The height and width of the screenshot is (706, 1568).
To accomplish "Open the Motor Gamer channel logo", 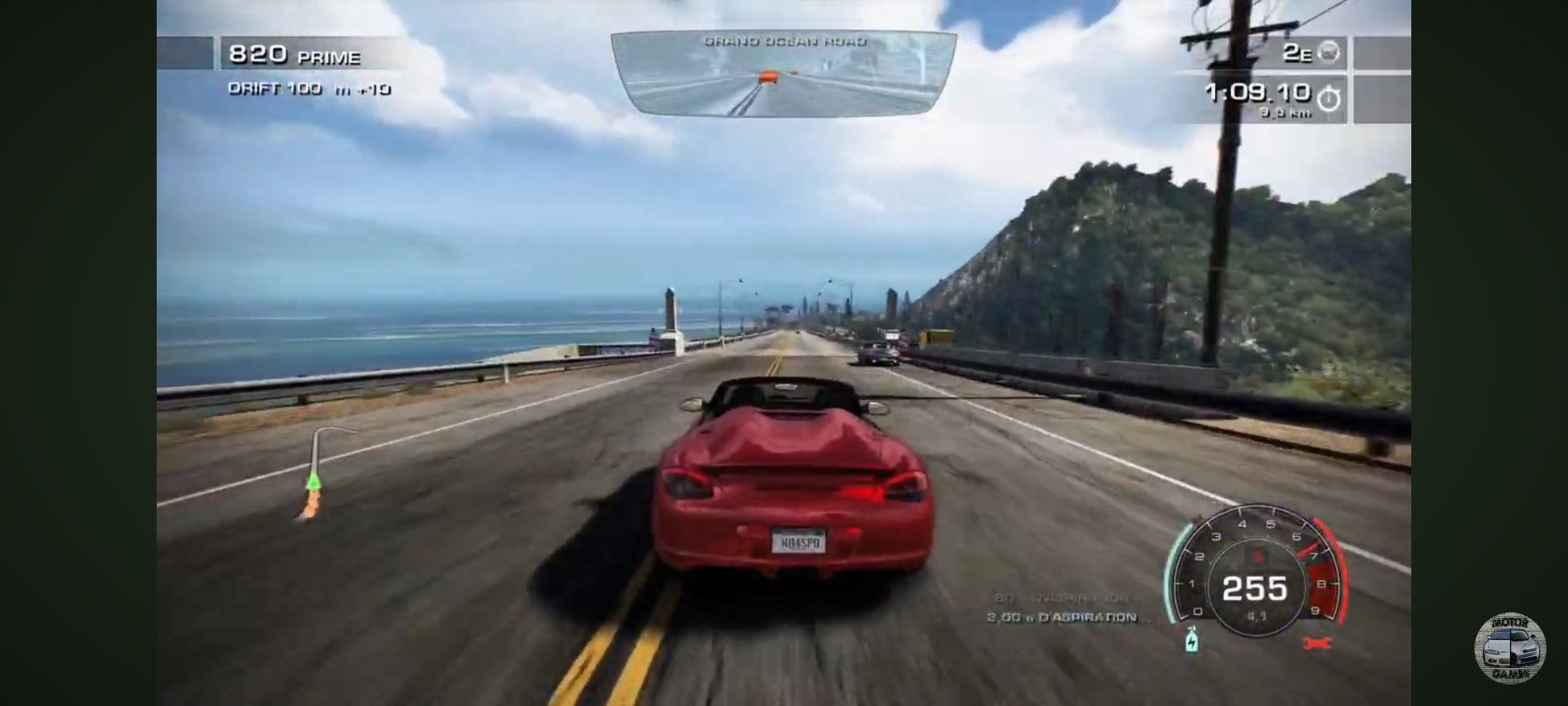I will (x=1509, y=649).
